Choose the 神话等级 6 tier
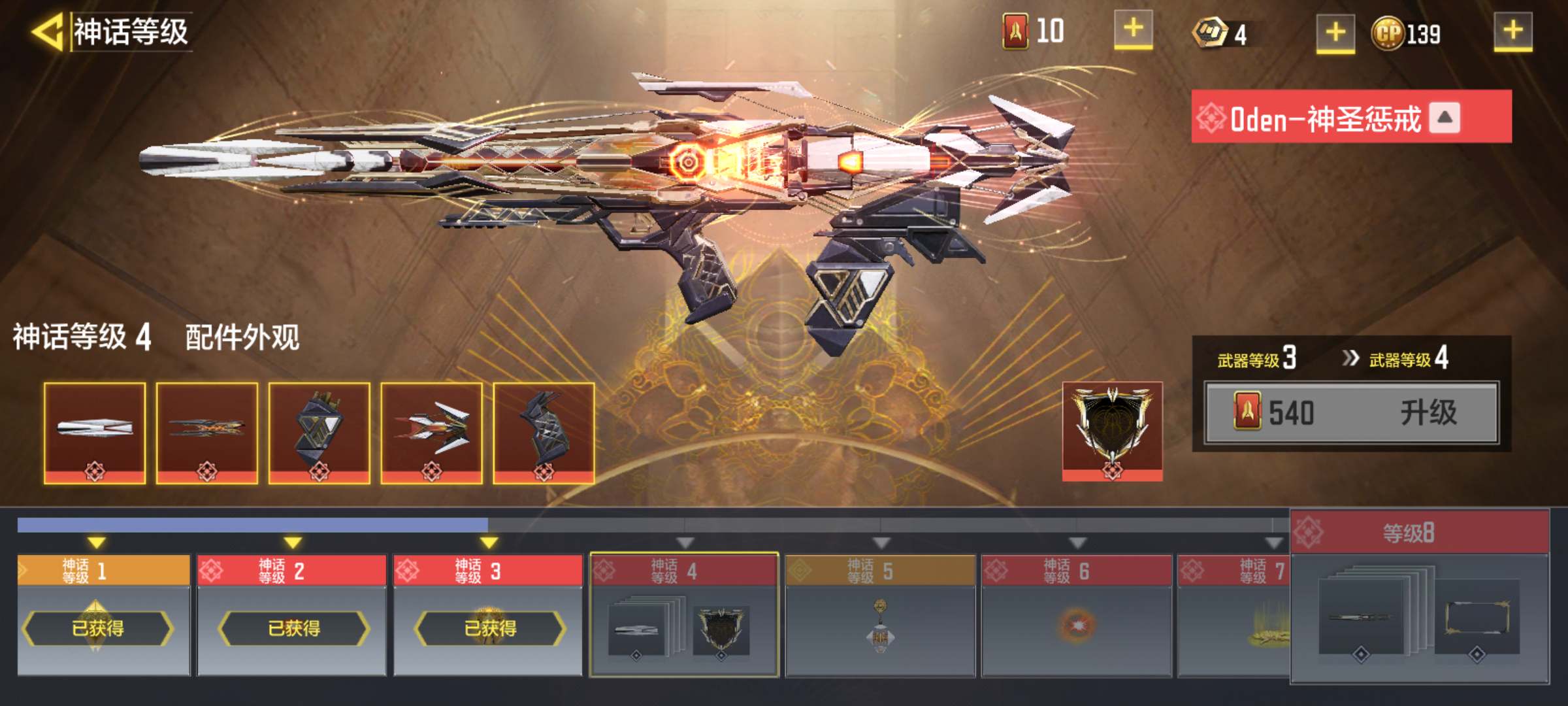 click(x=1076, y=614)
